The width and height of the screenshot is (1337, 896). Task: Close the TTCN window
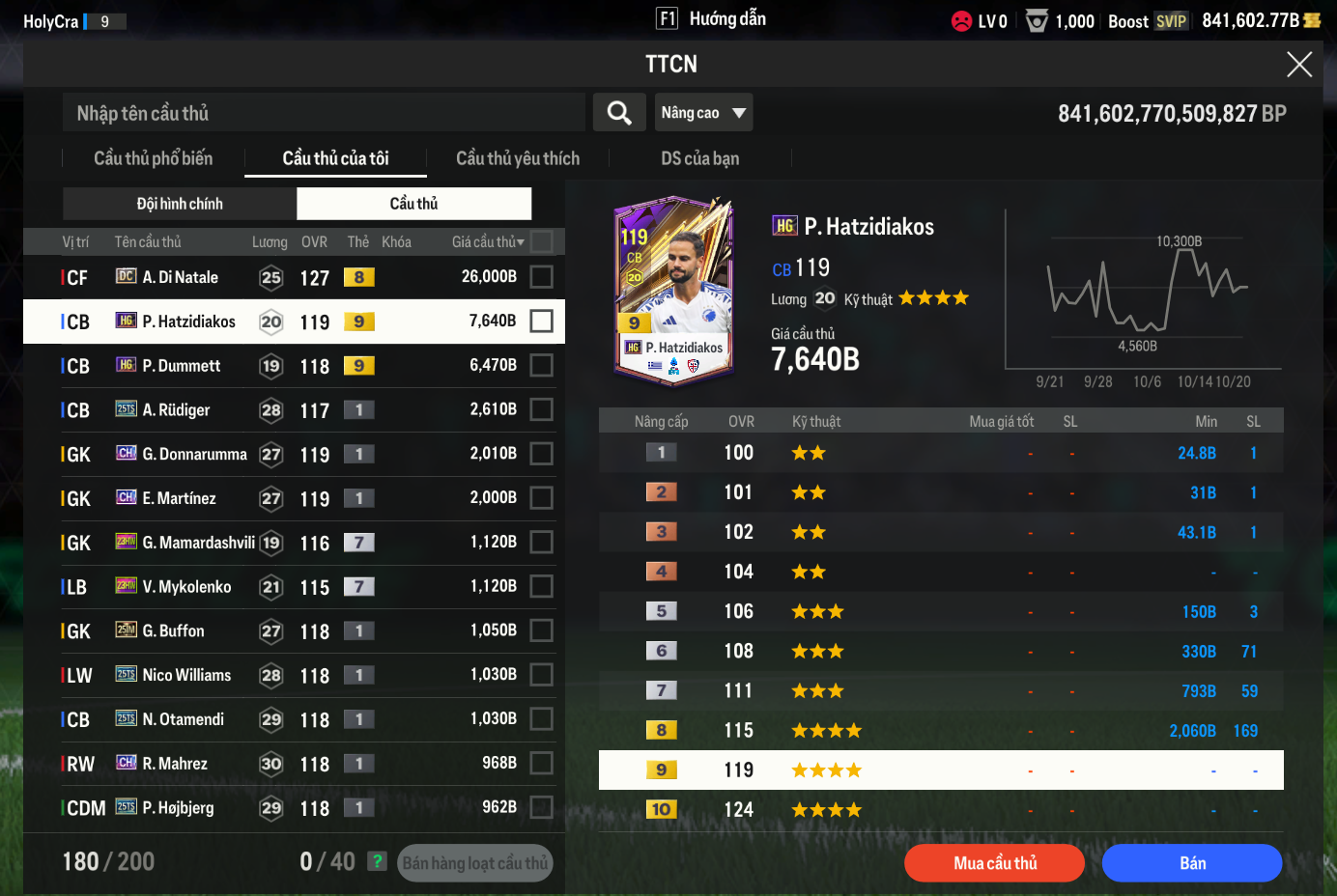click(x=1298, y=65)
